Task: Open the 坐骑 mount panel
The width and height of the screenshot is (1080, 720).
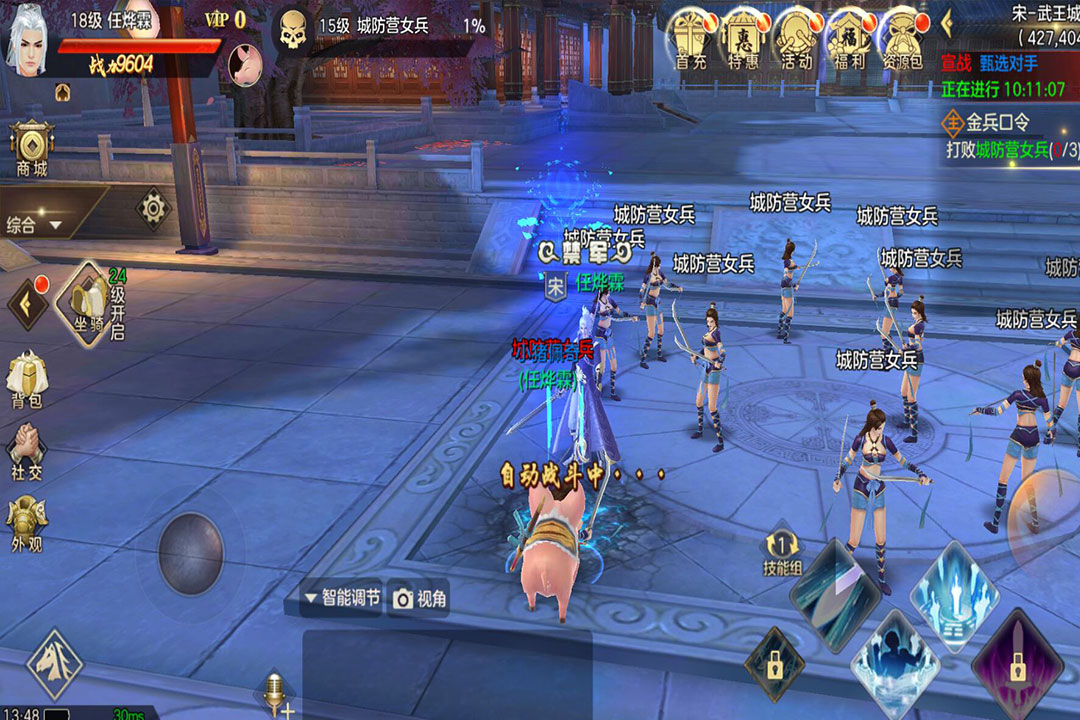Action: [x=89, y=302]
